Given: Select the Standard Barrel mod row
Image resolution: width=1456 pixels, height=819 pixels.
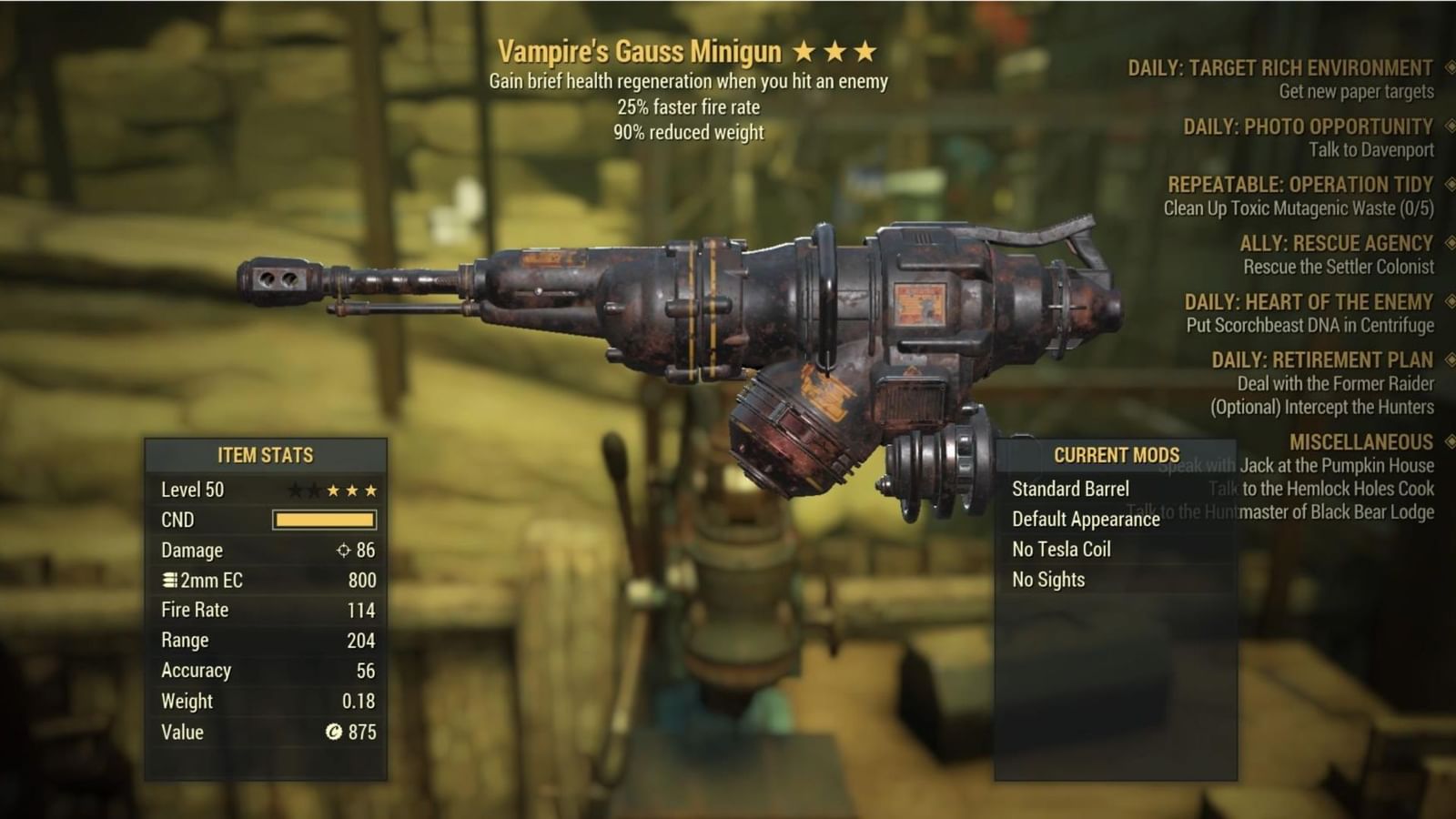Looking at the screenshot, I should tap(1070, 489).
